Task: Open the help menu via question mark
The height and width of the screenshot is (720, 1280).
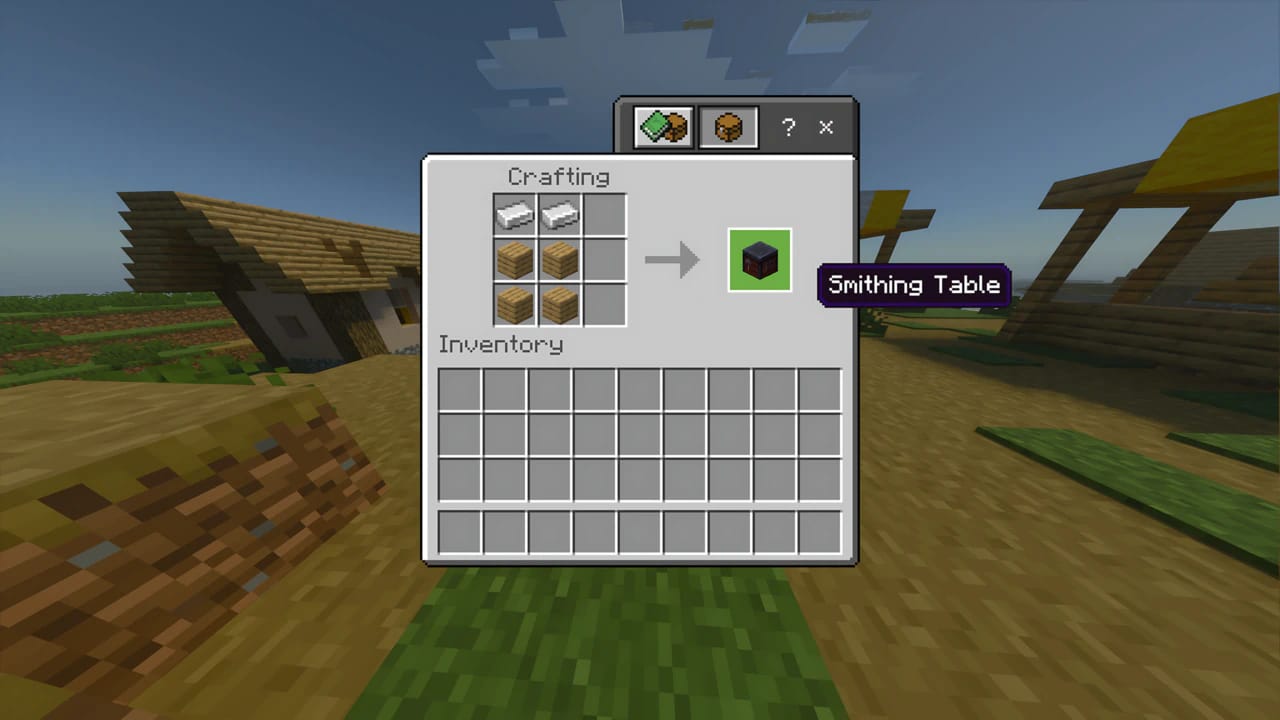Action: pyautogui.click(x=788, y=127)
